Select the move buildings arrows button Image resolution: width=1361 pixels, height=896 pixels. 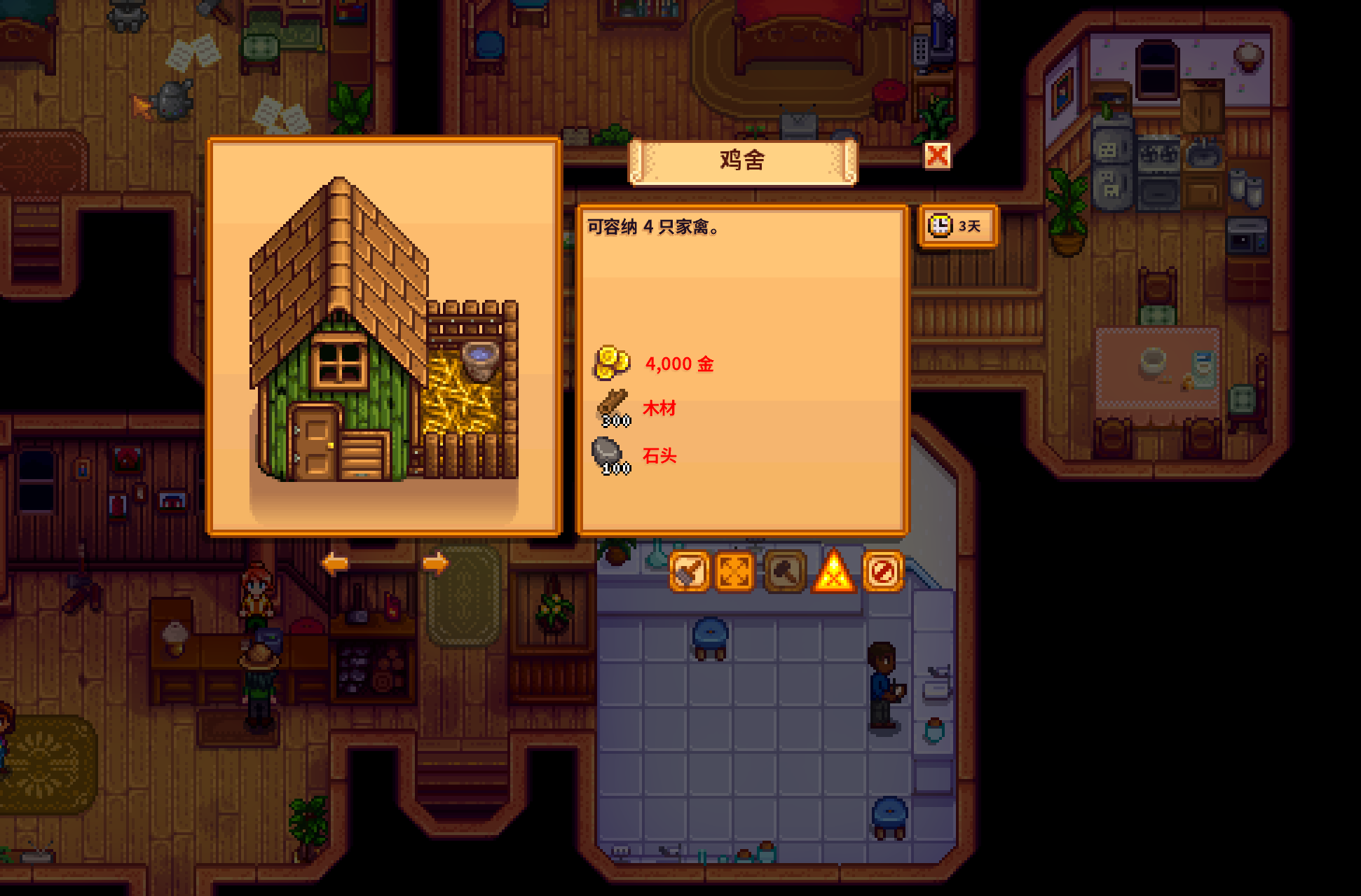tap(736, 572)
